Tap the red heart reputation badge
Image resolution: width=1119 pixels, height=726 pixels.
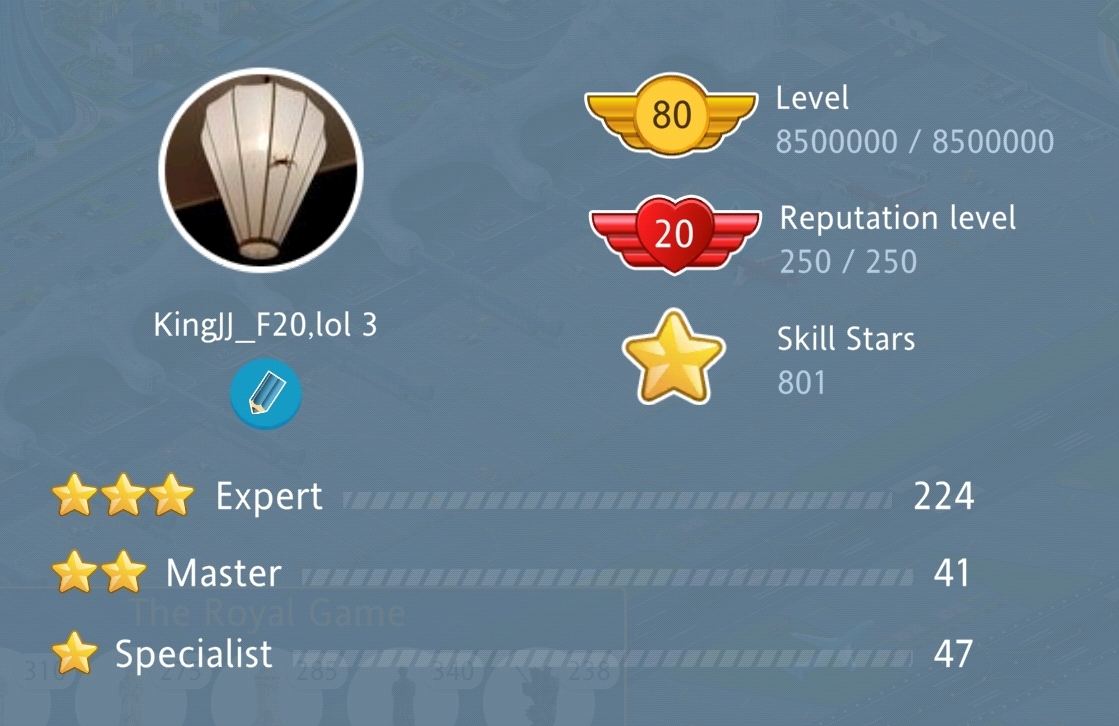tap(674, 233)
